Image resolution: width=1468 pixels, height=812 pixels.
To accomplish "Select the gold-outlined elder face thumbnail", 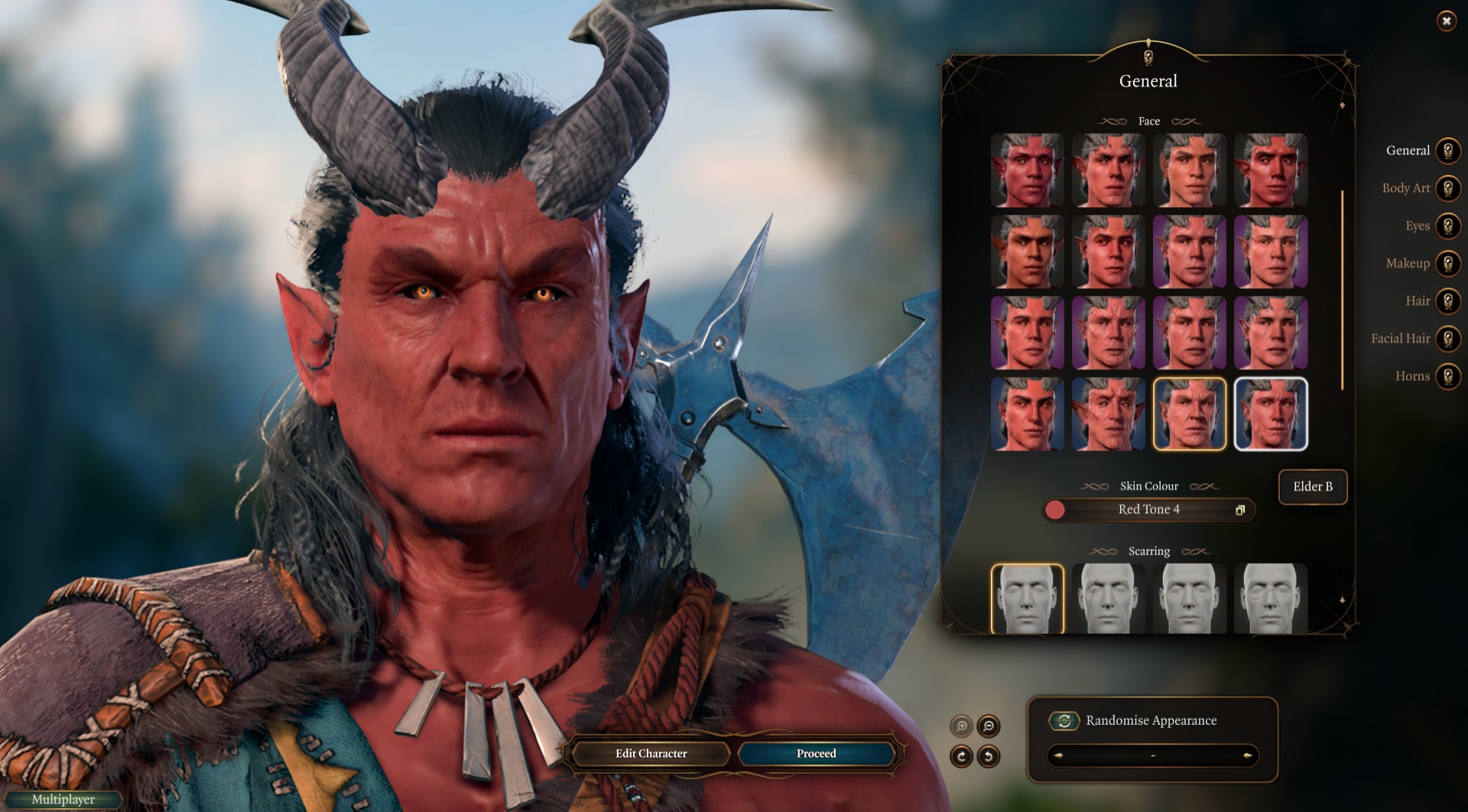I will point(1189,414).
